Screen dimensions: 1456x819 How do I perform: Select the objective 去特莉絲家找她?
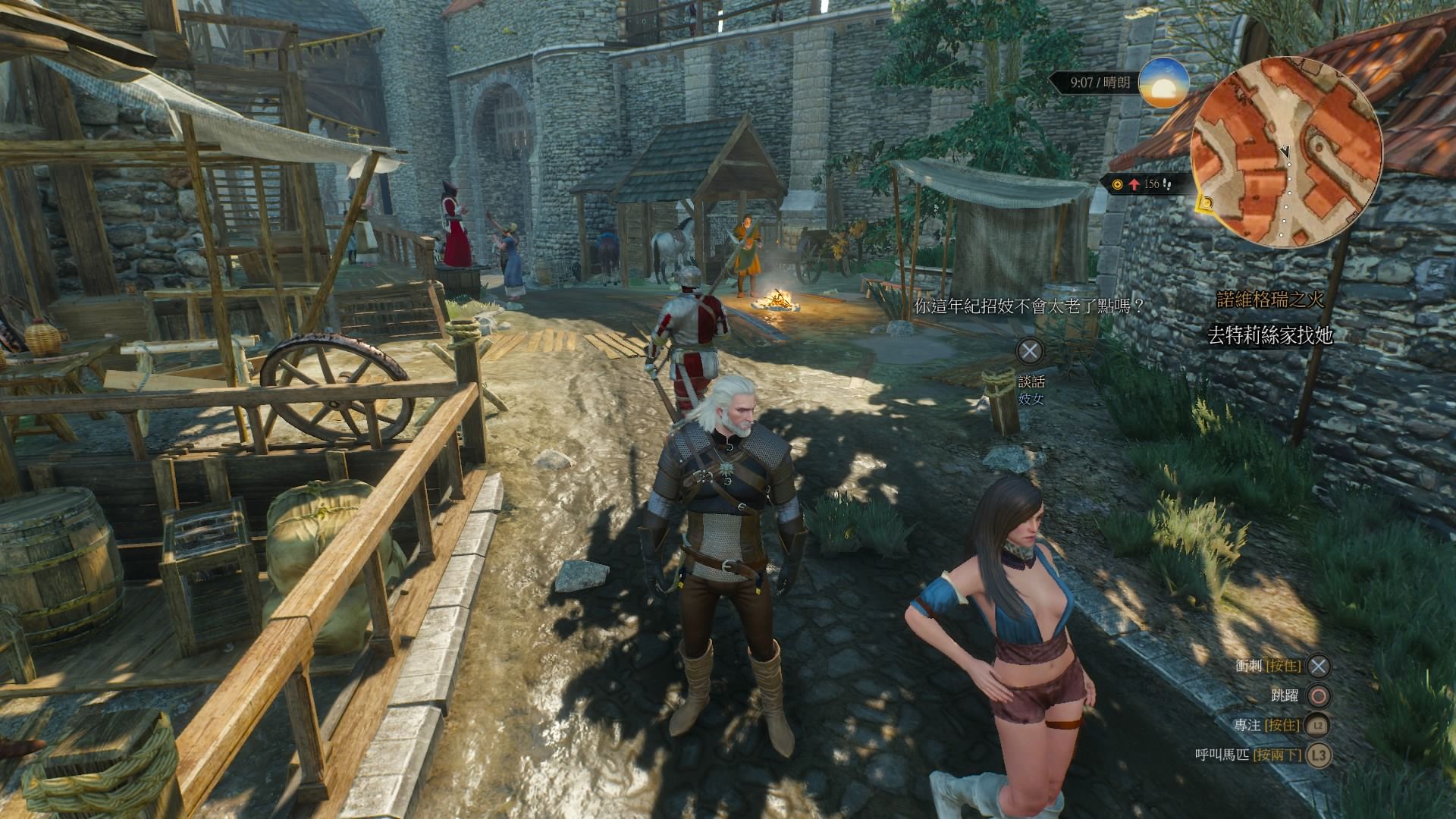1269,335
